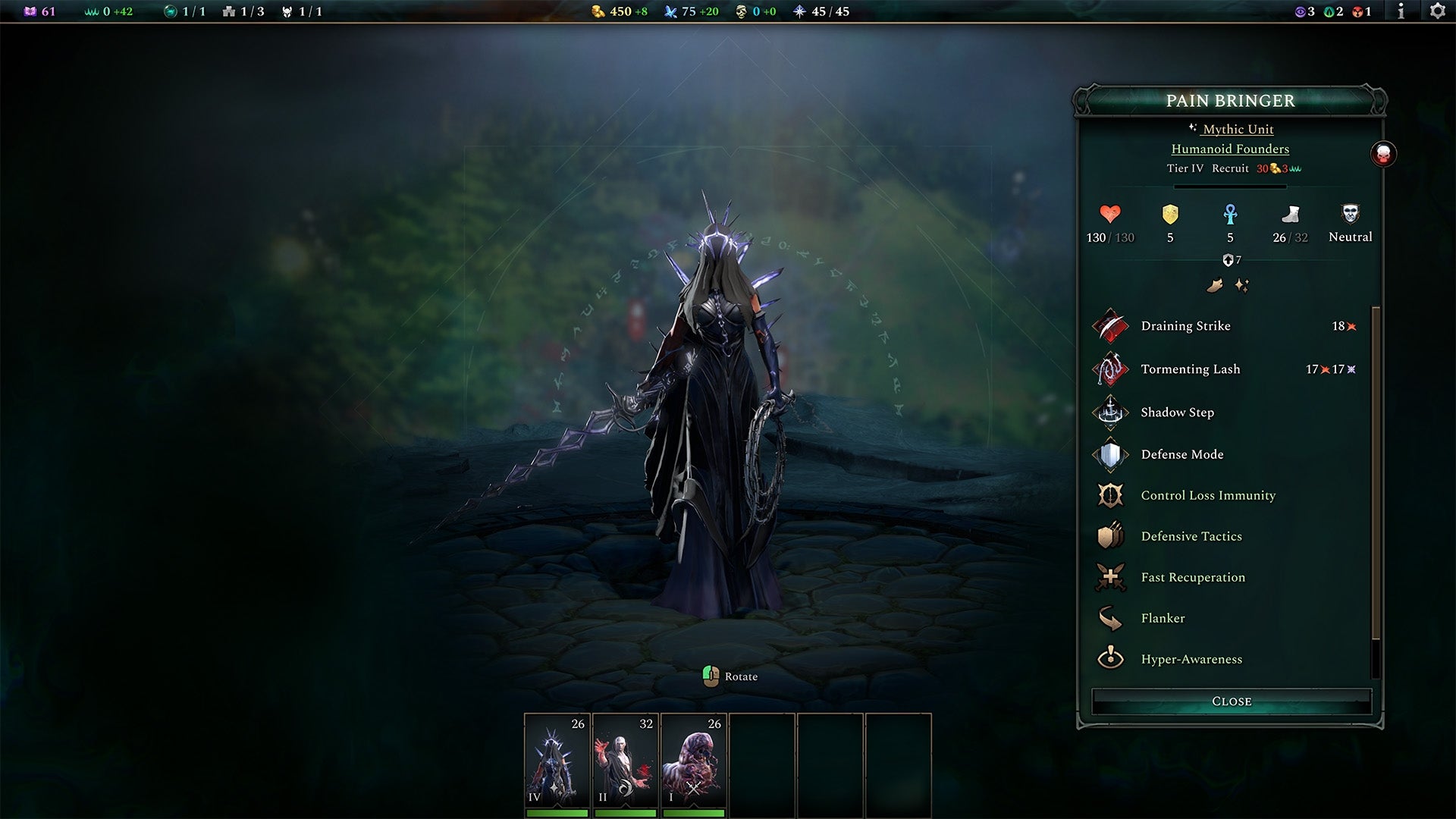This screenshot has height=819, width=1456.
Task: Click the Control Loss Immunity icon
Action: point(1110,495)
